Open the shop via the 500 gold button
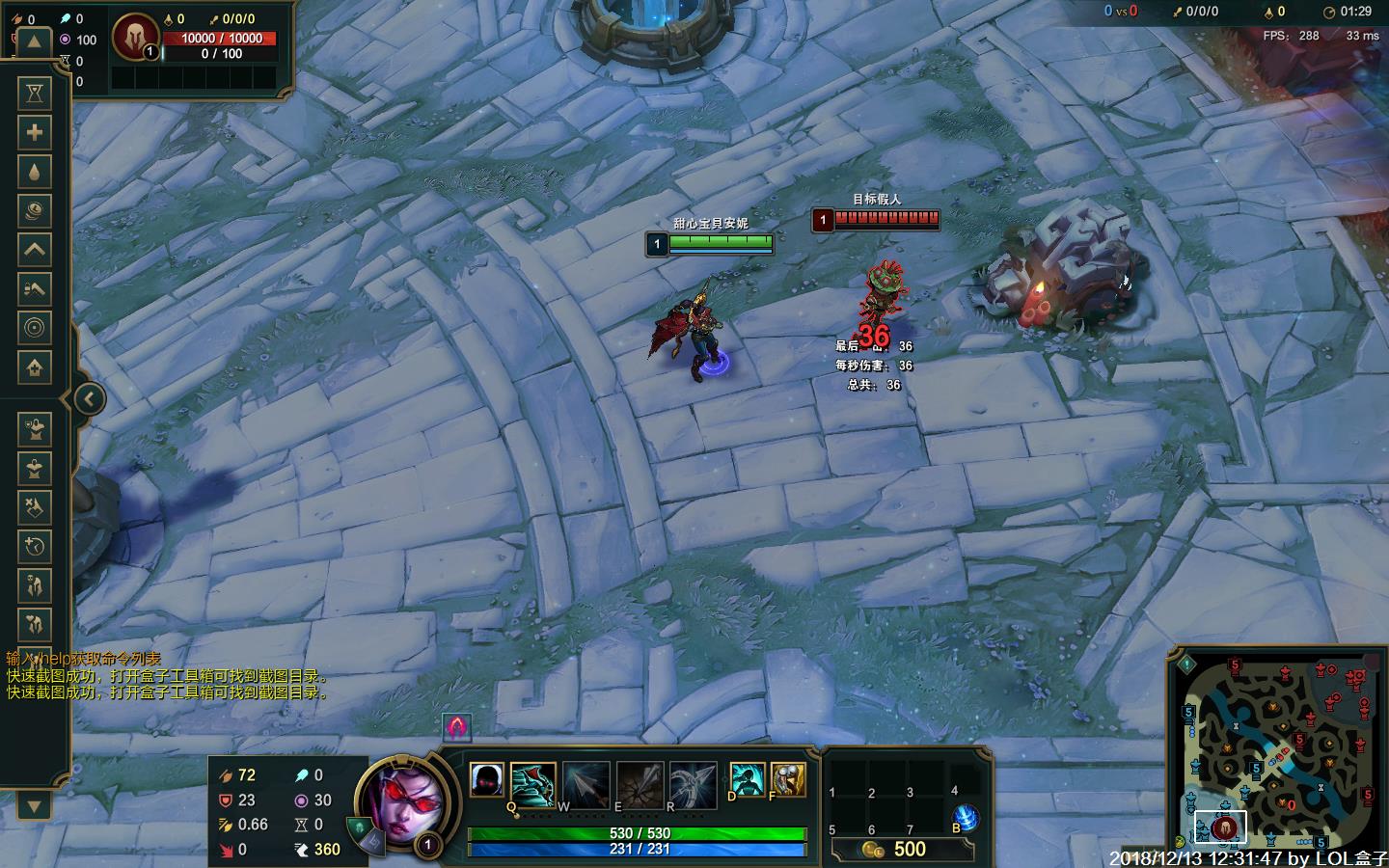Screen dimensions: 1389x868 pos(901,850)
